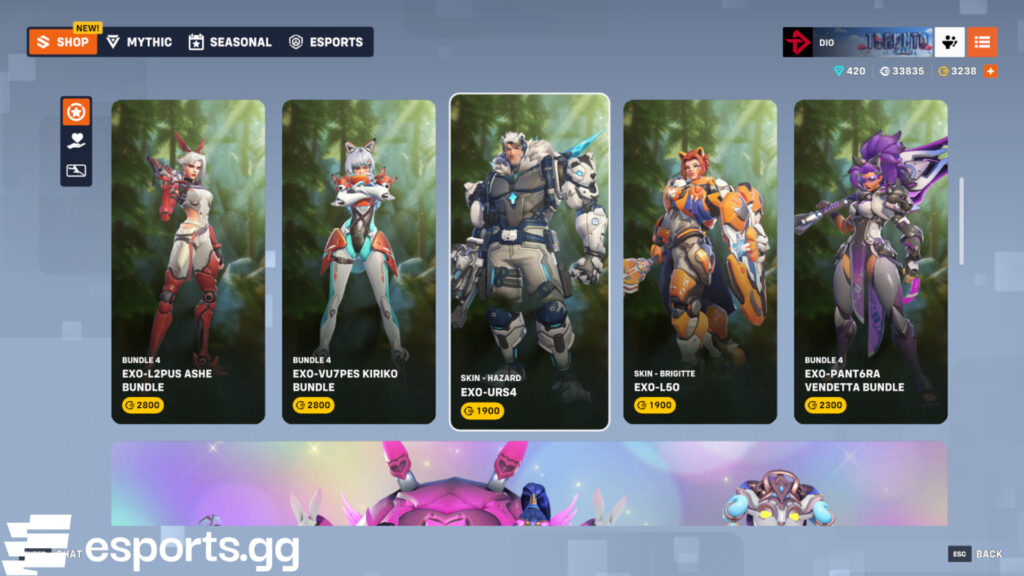The height and width of the screenshot is (576, 1024).
Task: View the EXO-L50 Brigitte skin card
Action: 700,262
